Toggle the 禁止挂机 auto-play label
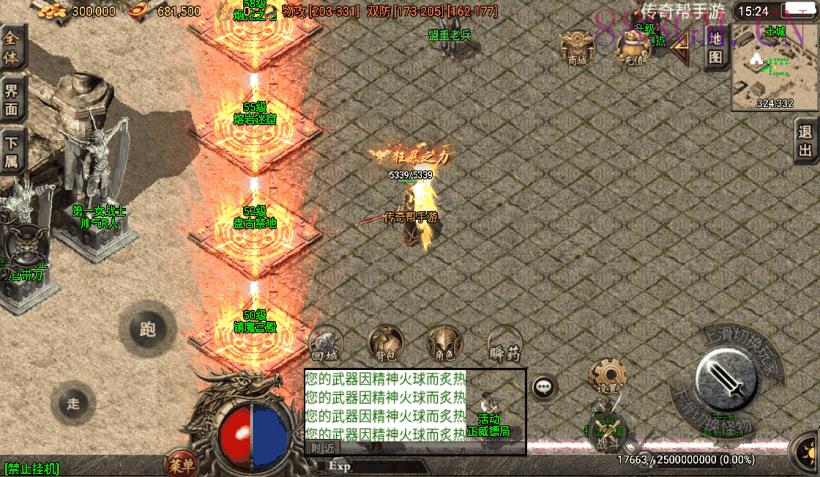 32,468
